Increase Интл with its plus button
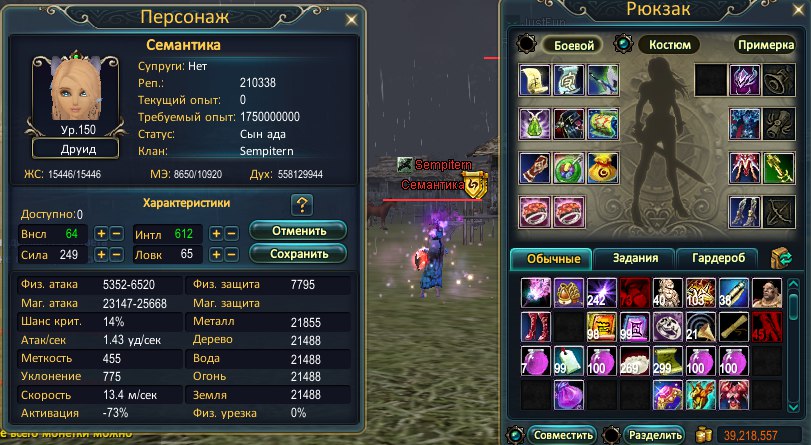Viewport: 811px width, 445px height. click(x=215, y=233)
